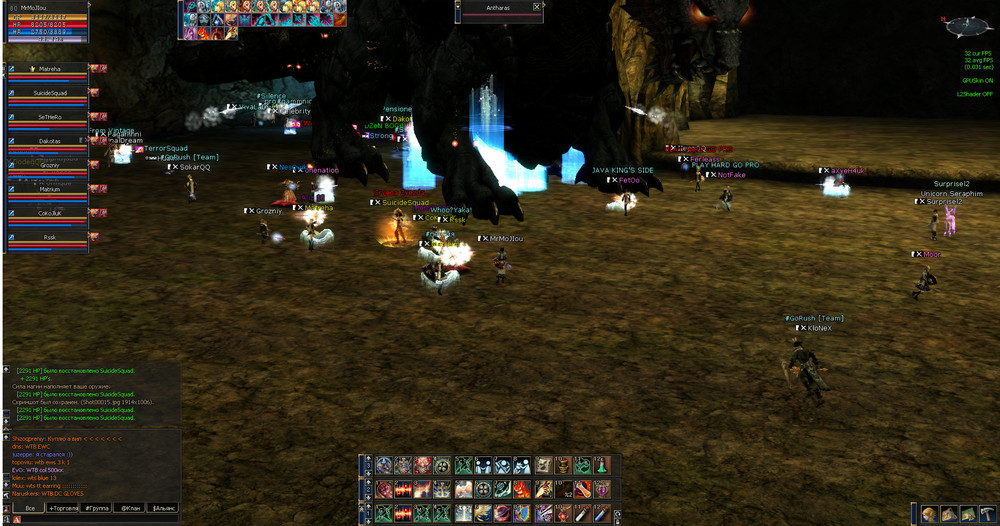Select the Antharas target name bar
The width and height of the screenshot is (1000, 526).
pyautogui.click(x=495, y=7)
